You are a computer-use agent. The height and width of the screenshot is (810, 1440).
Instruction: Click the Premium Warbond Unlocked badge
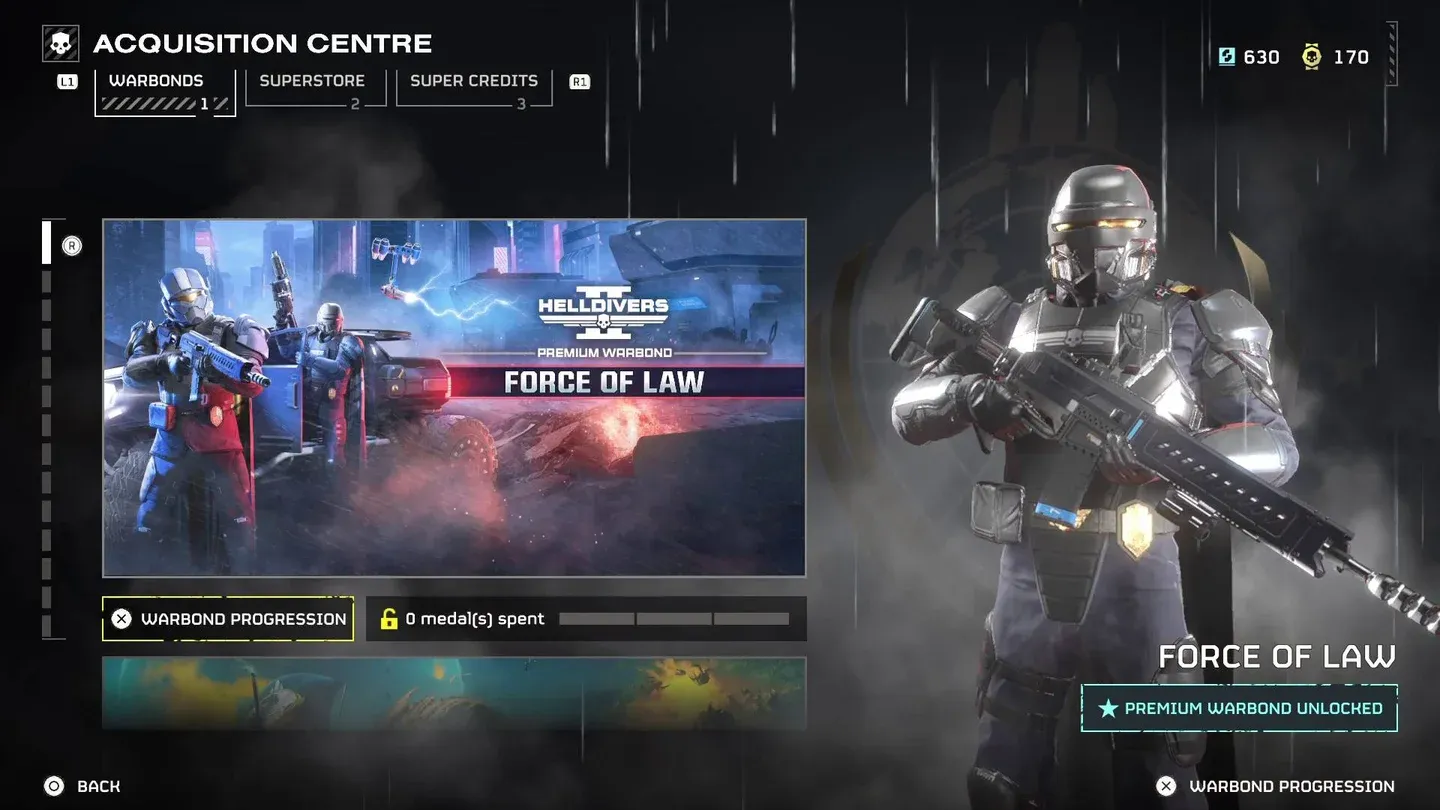(1239, 708)
